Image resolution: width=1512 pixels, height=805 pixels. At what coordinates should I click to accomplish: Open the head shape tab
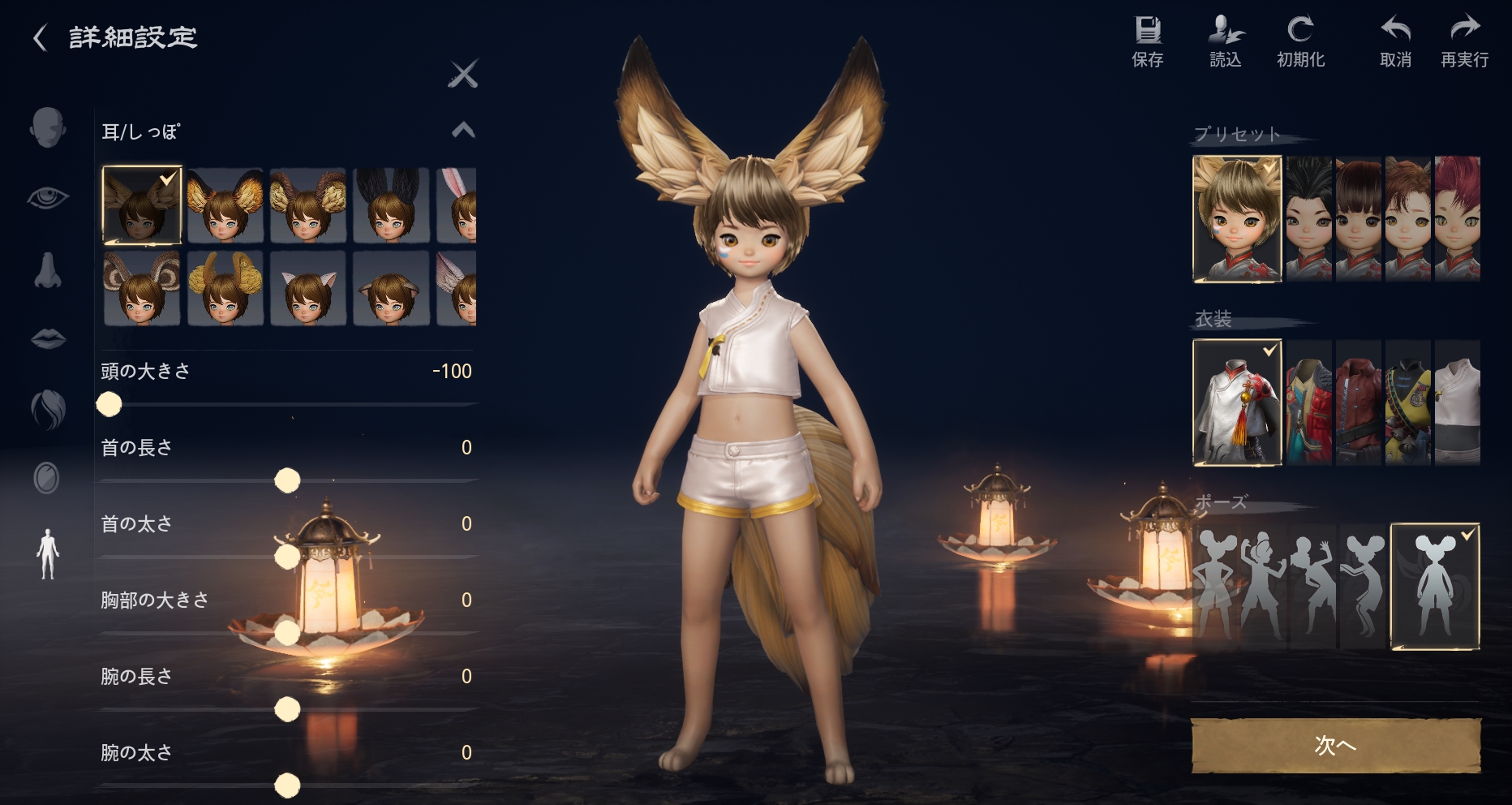48,127
